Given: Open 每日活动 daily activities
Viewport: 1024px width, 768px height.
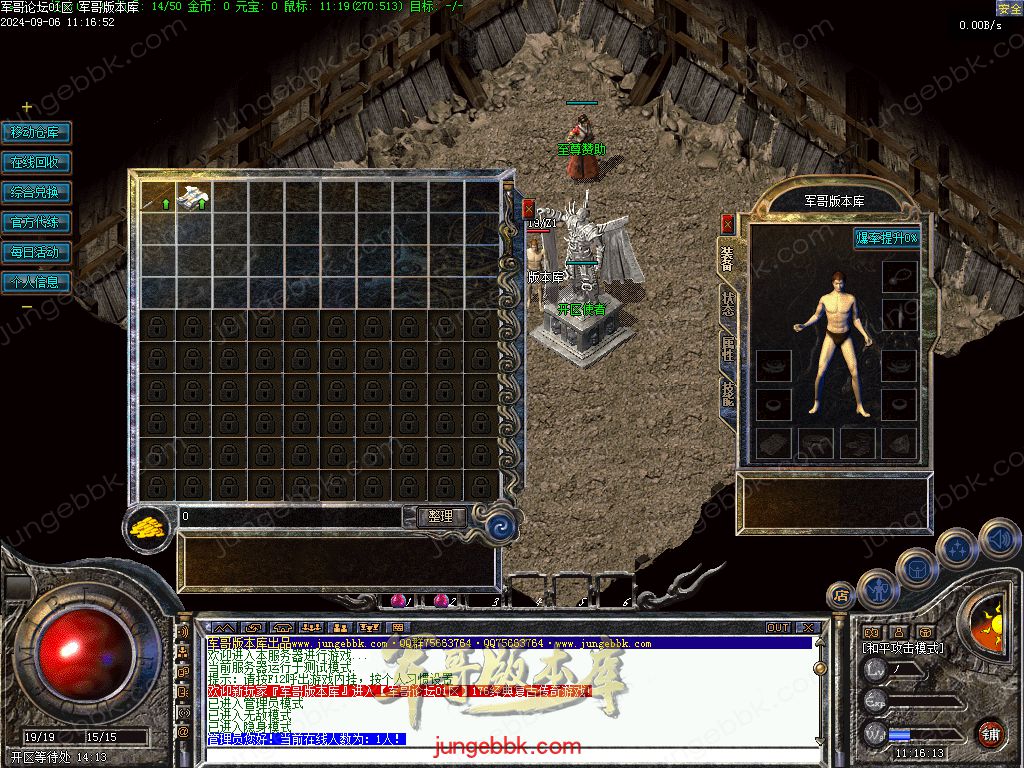Looking at the screenshot, I should 35,252.
